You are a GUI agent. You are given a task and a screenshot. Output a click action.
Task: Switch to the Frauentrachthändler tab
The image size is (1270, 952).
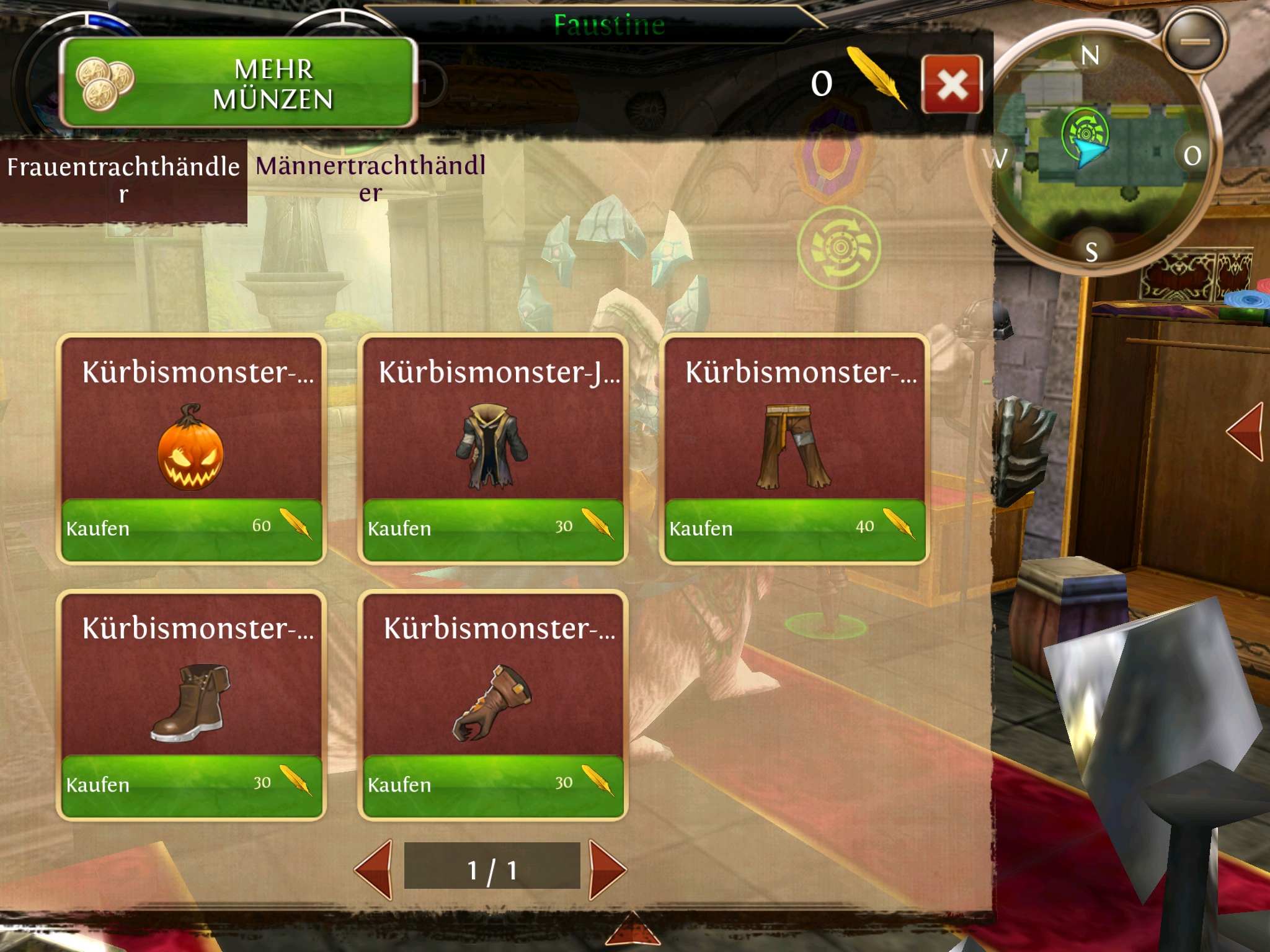click(x=123, y=180)
